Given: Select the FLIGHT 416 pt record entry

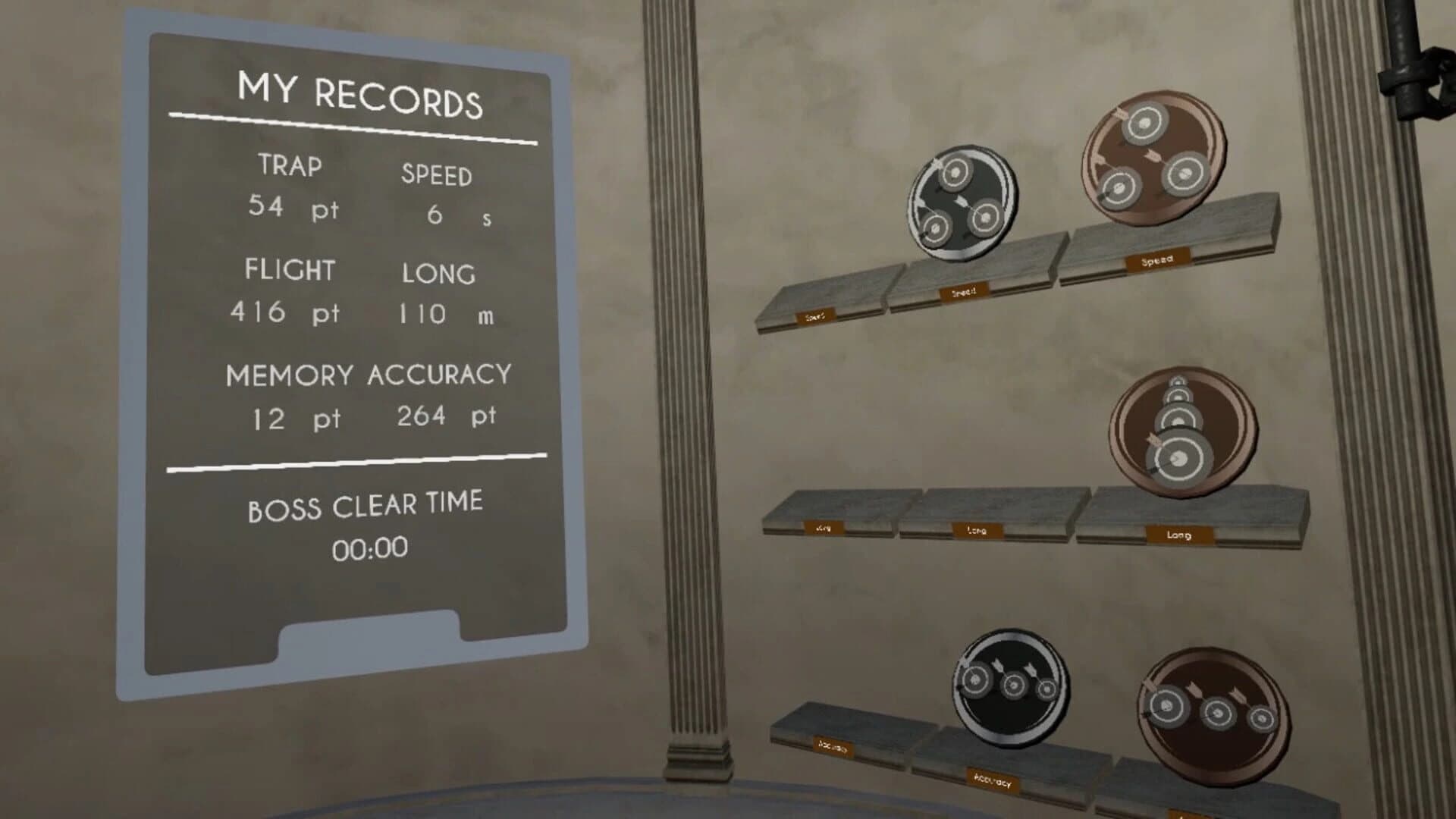Looking at the screenshot, I should [287, 292].
